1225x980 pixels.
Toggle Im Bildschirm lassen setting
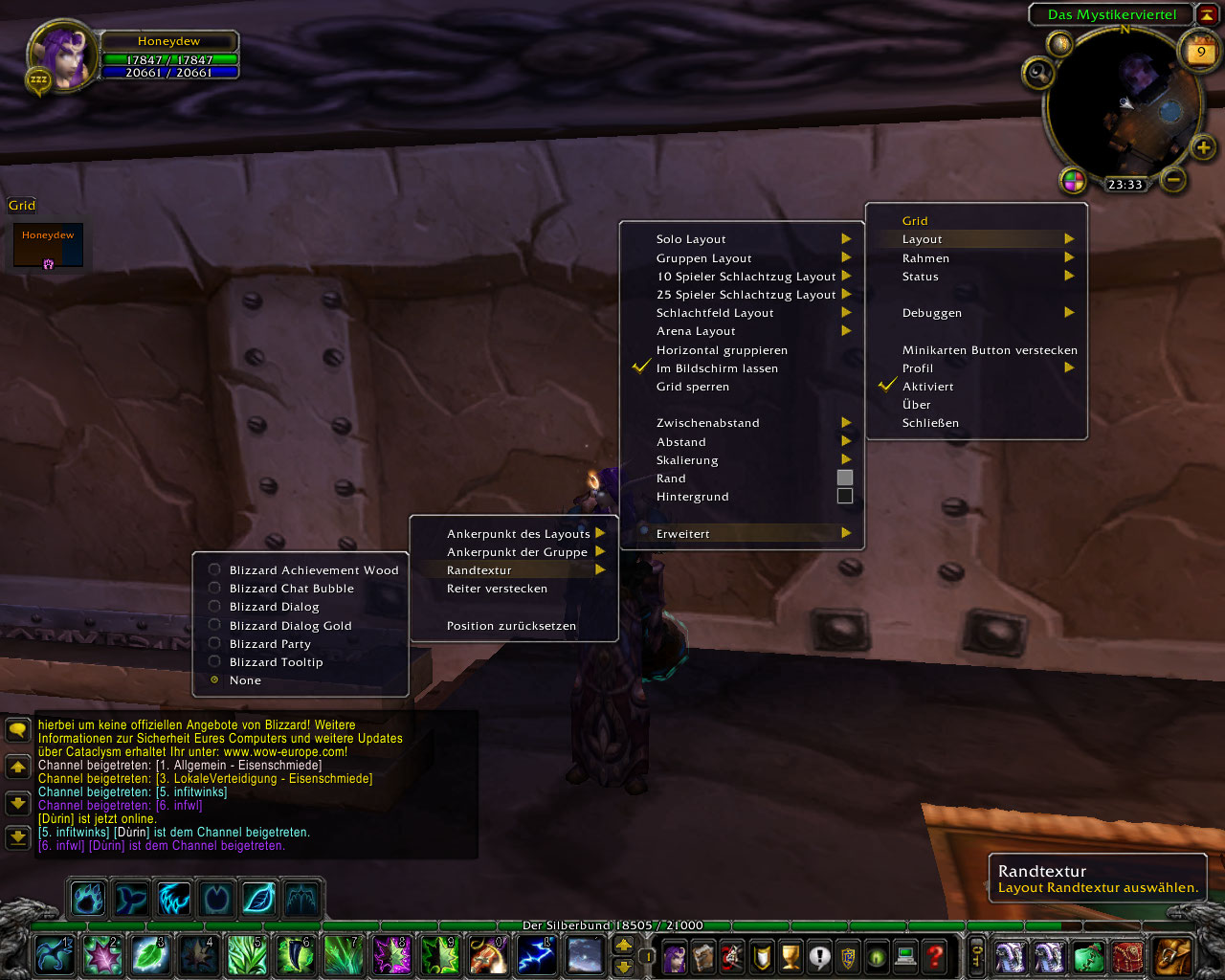tap(717, 368)
